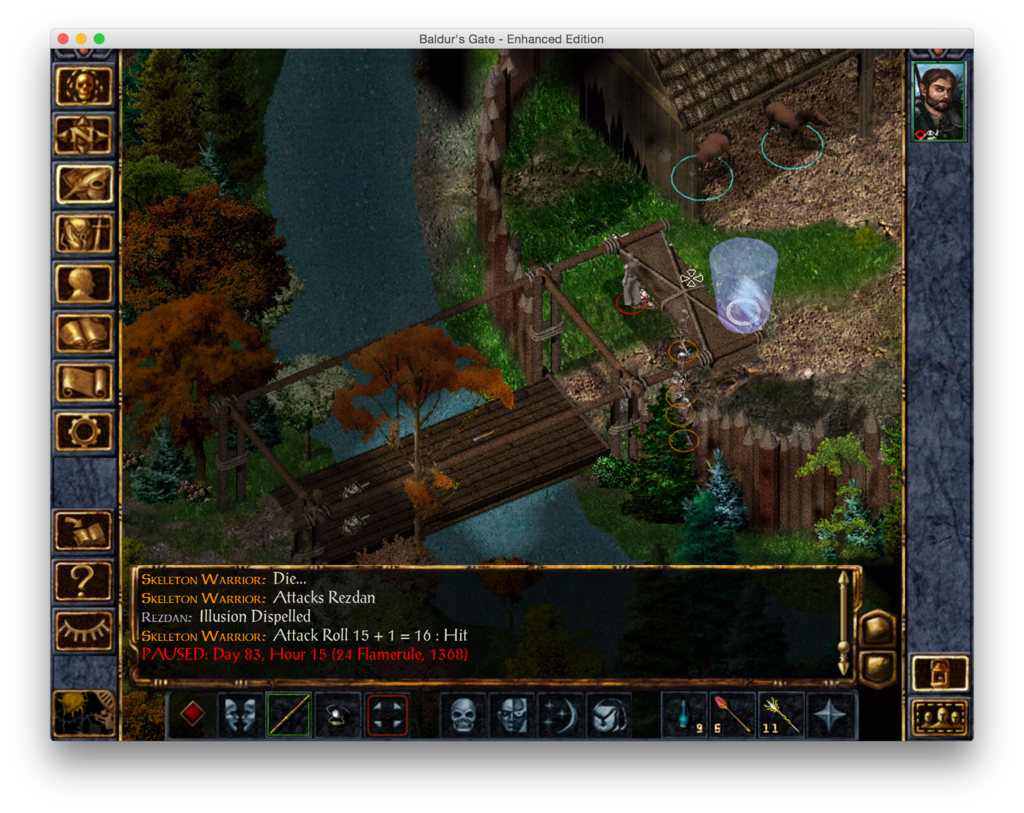Screen dimensions: 1024x813
Task: Open the gear options button
Action: 84,431
